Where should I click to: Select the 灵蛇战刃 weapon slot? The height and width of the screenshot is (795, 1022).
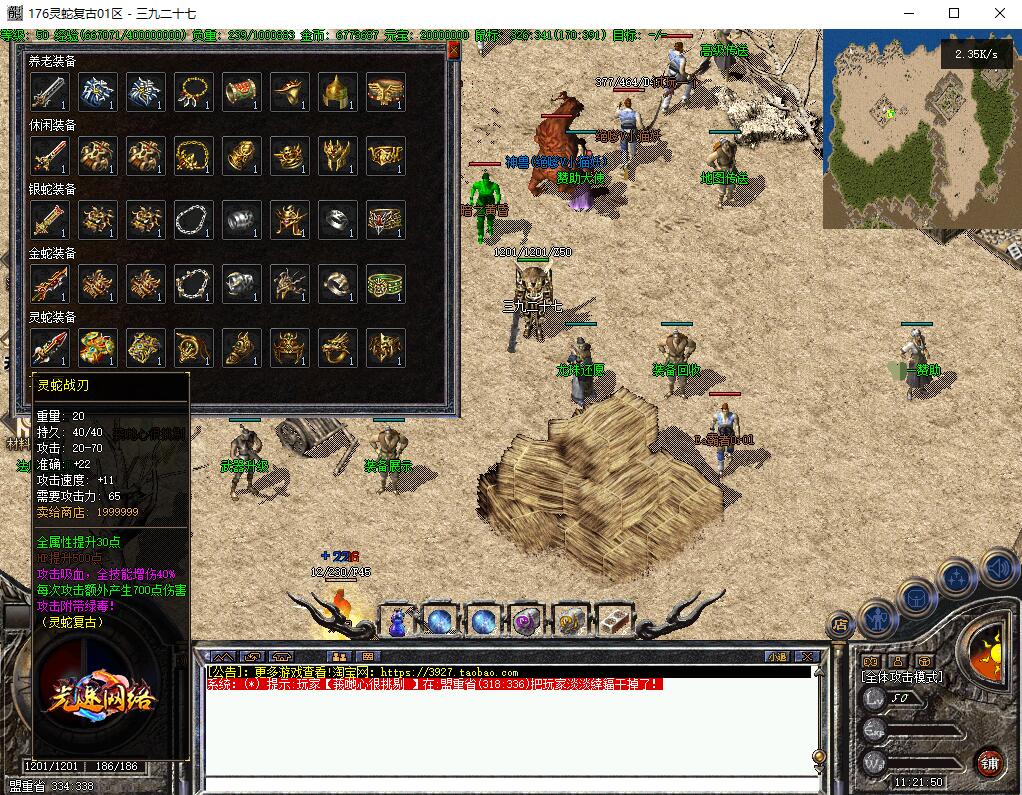click(49, 348)
